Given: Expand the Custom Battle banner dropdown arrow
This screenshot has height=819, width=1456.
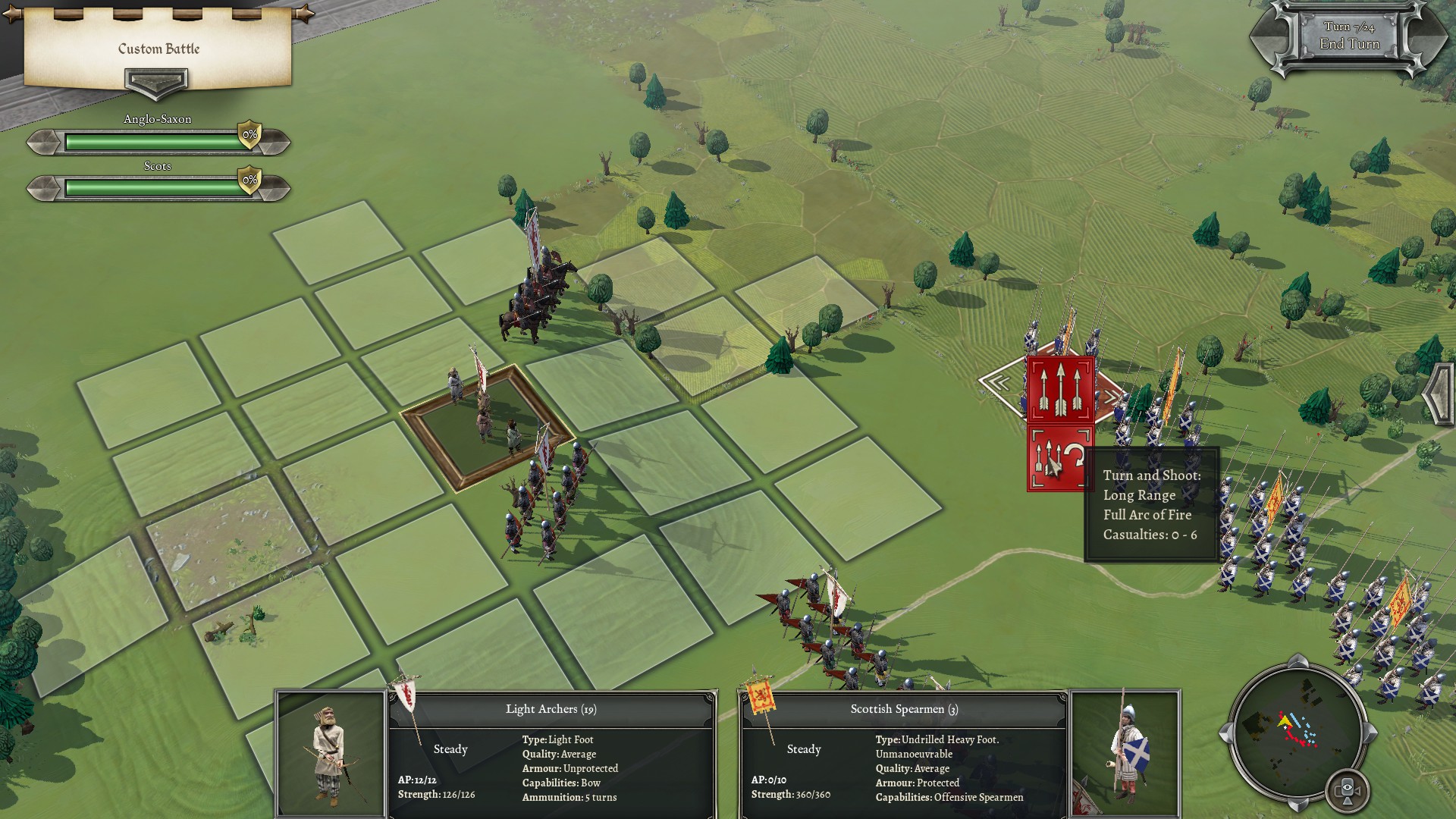Looking at the screenshot, I should 156,82.
